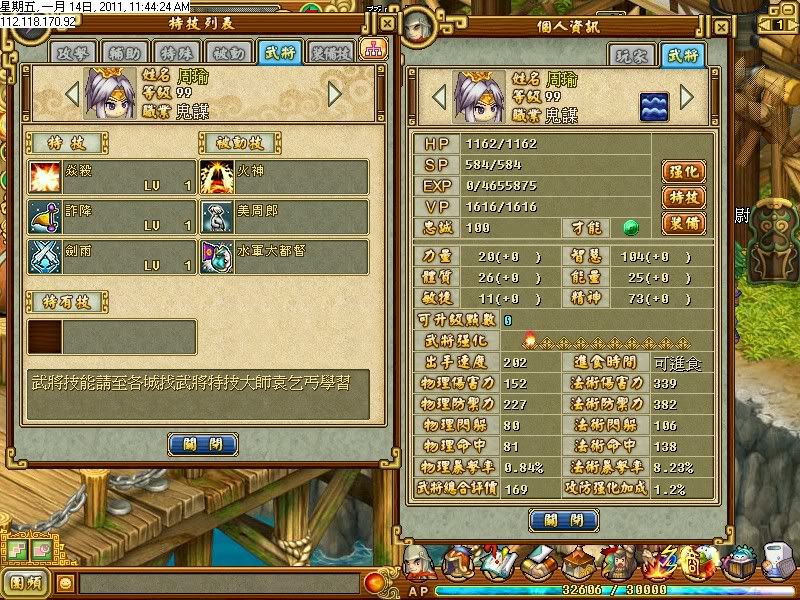This screenshot has height=600, width=800.
Task: Choose the 詐降 skill
Action: pos(110,217)
